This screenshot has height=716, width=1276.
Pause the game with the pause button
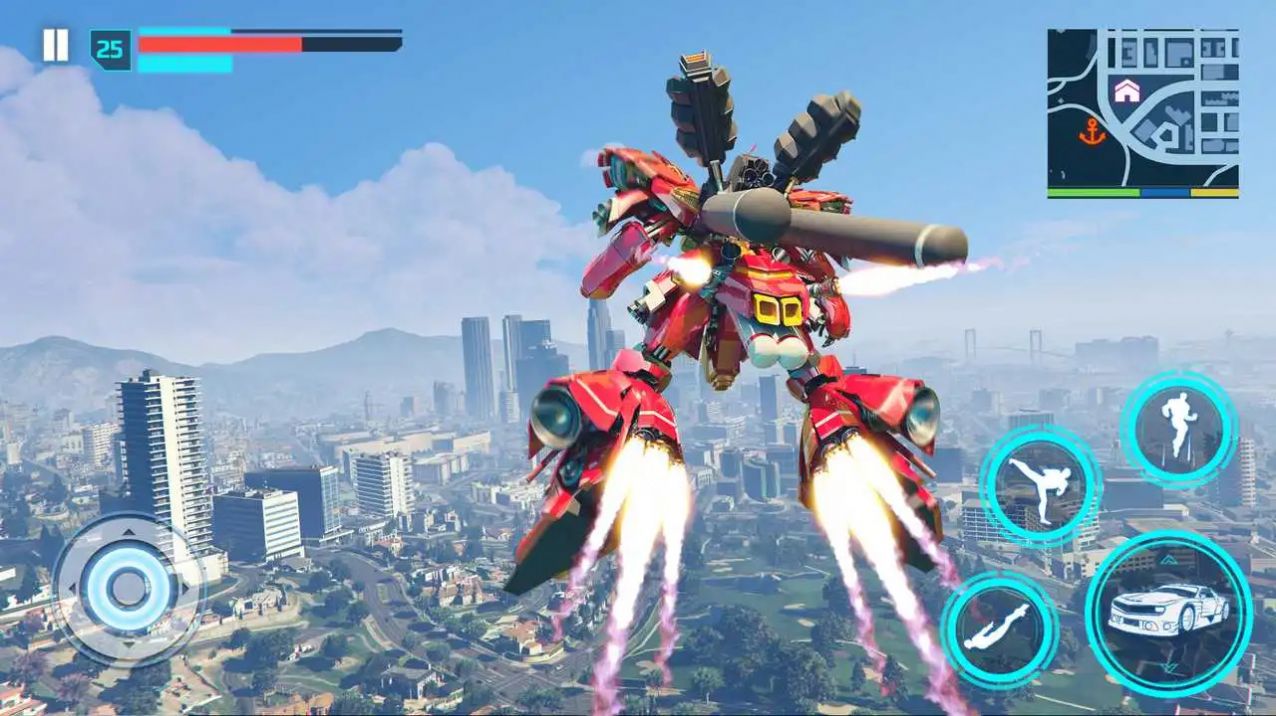(55, 46)
